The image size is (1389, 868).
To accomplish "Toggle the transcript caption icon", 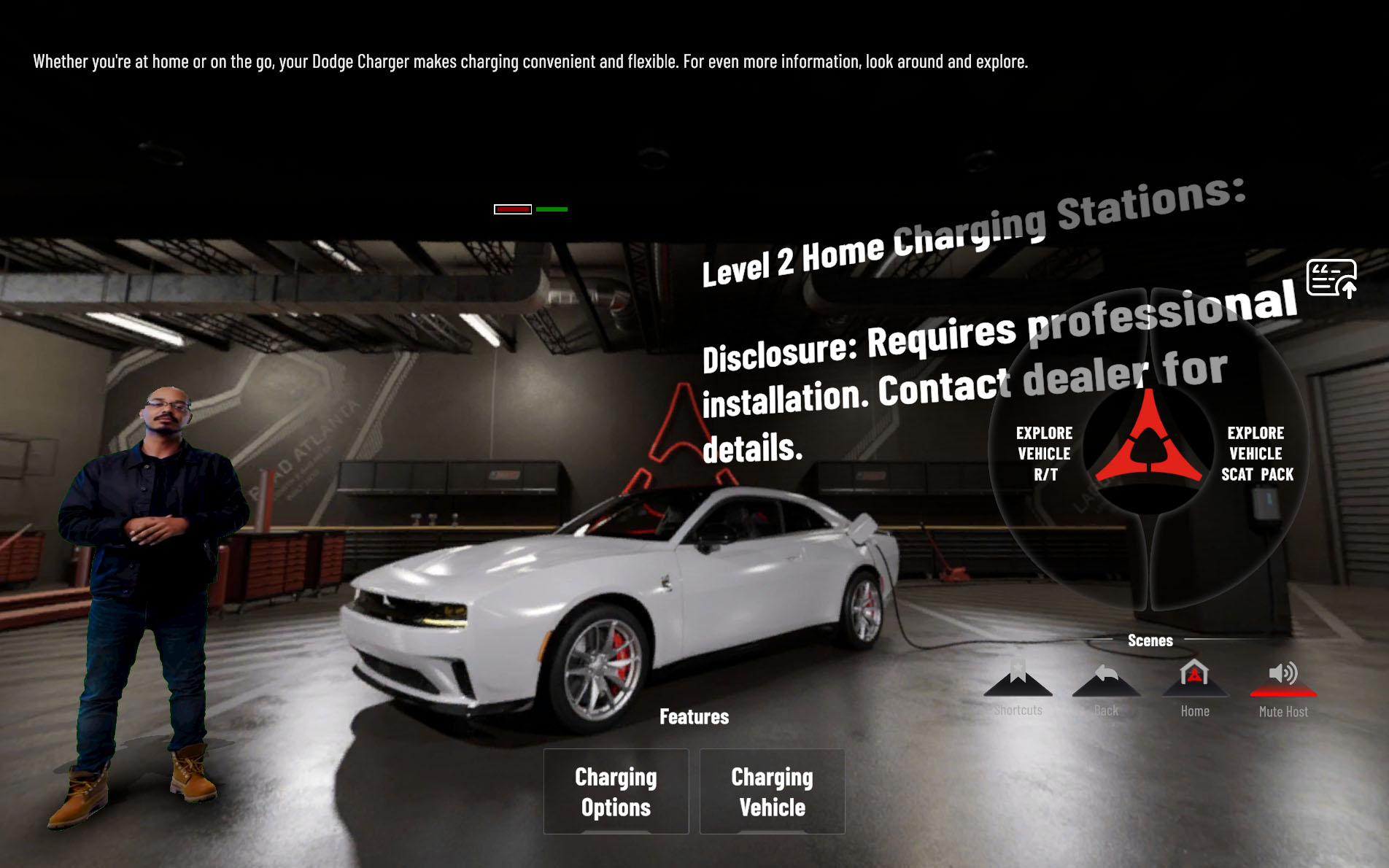I will (x=1331, y=278).
